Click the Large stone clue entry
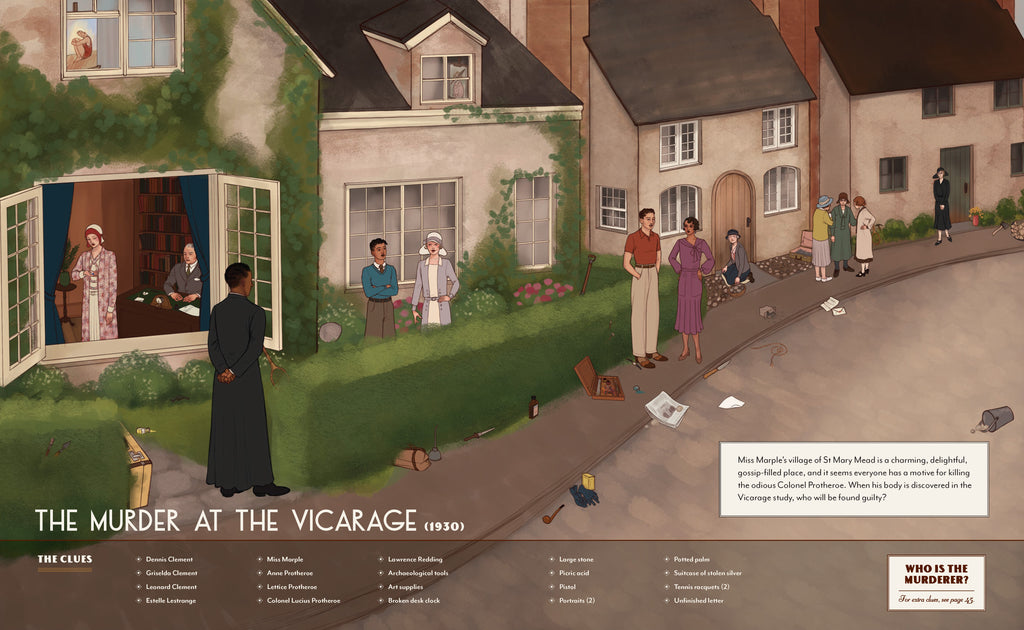This screenshot has height=630, width=1024. tap(576, 559)
